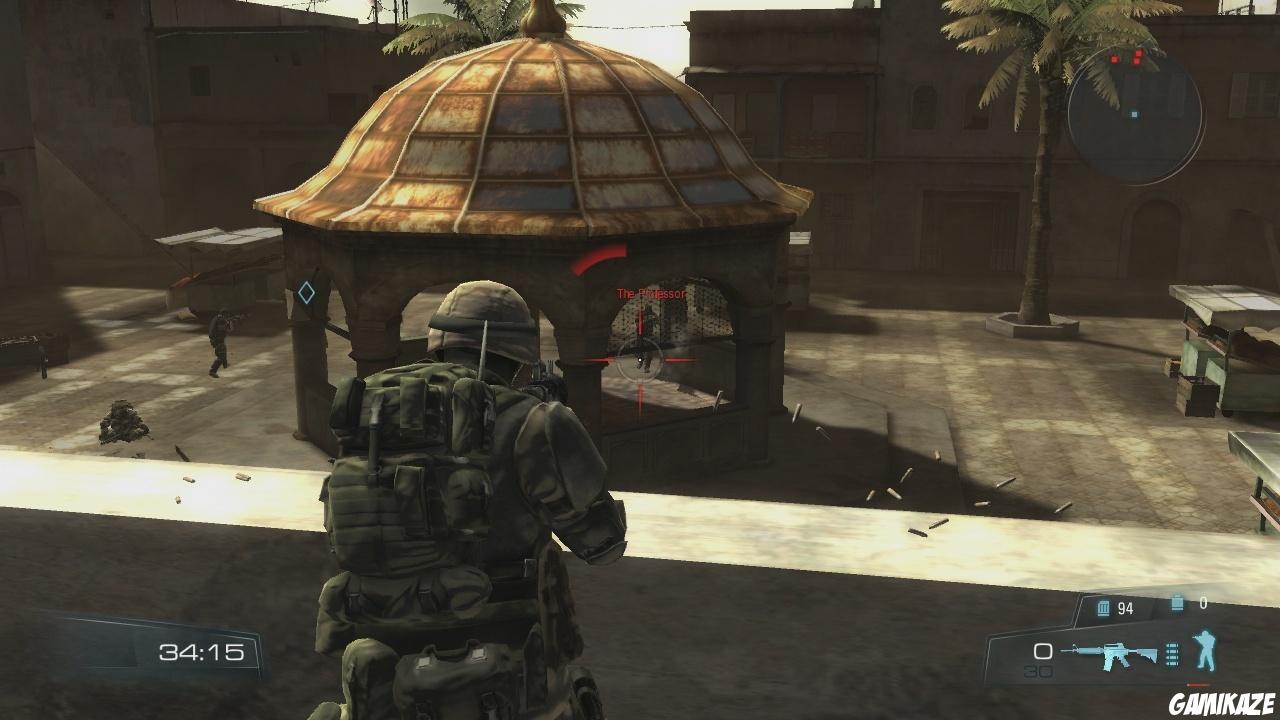Click the blue diamond waypoint marker

pos(306,292)
